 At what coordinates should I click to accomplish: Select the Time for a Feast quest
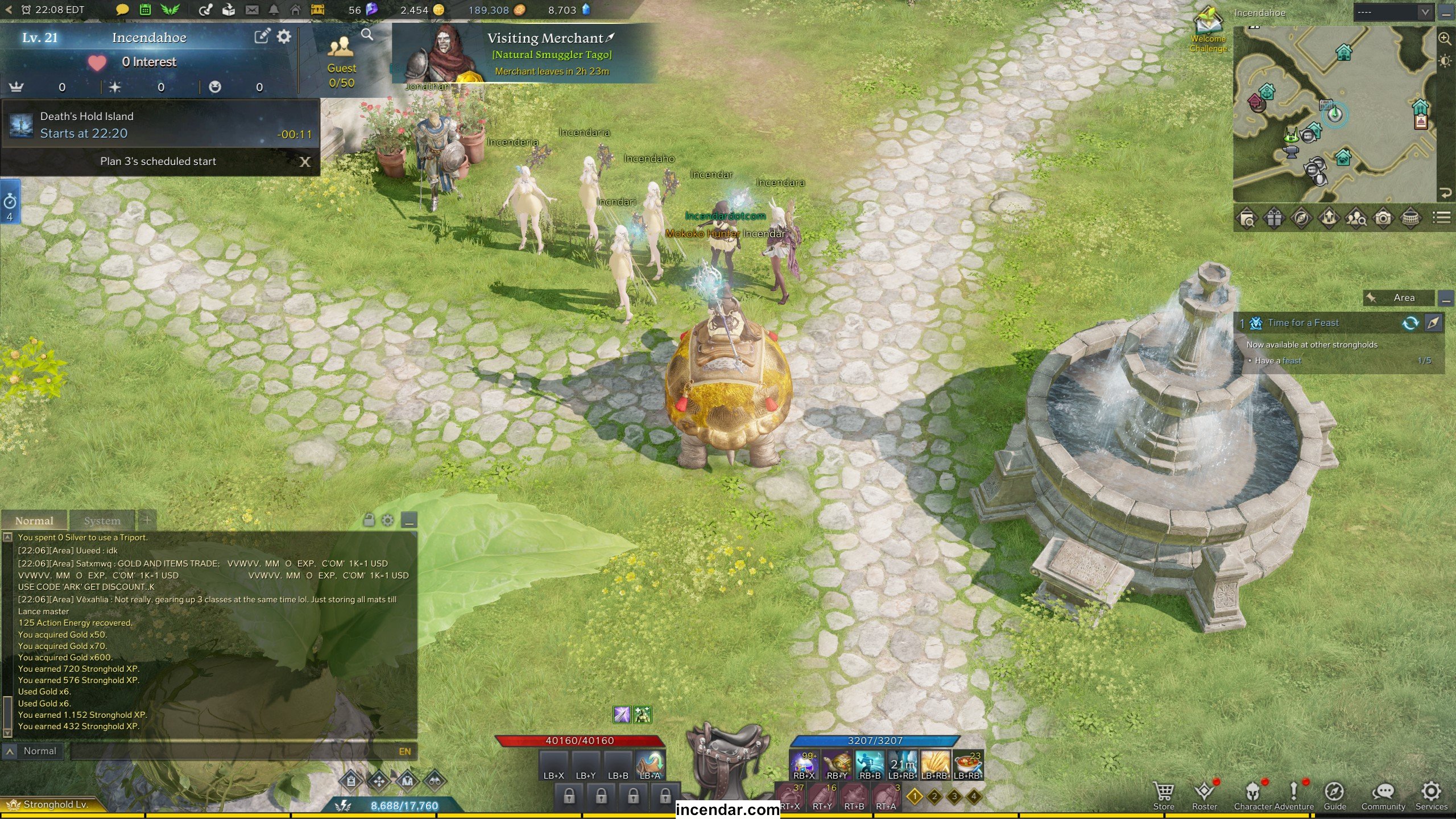pyautogui.click(x=1303, y=323)
